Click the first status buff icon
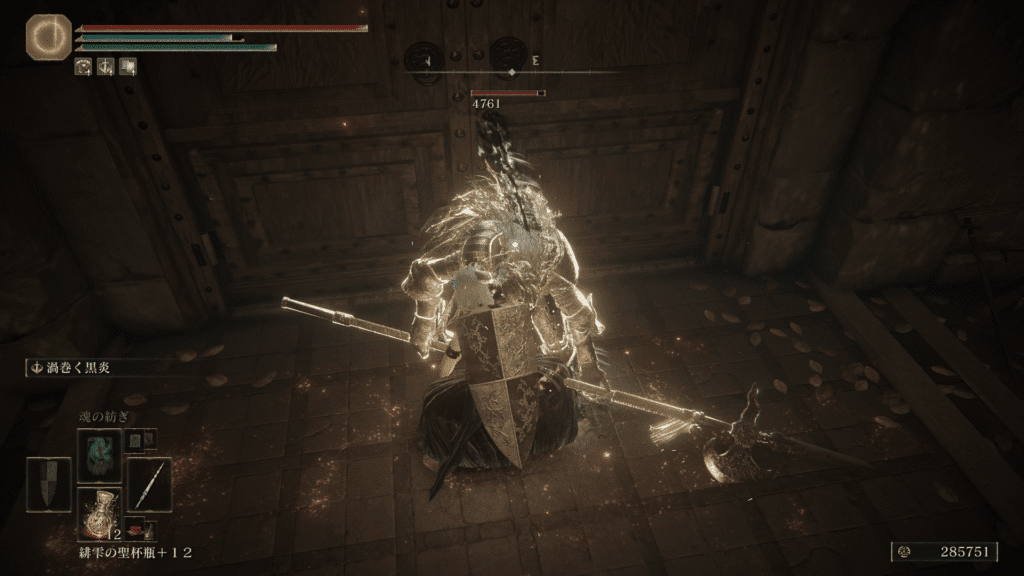This screenshot has width=1024, height=576. click(85, 67)
